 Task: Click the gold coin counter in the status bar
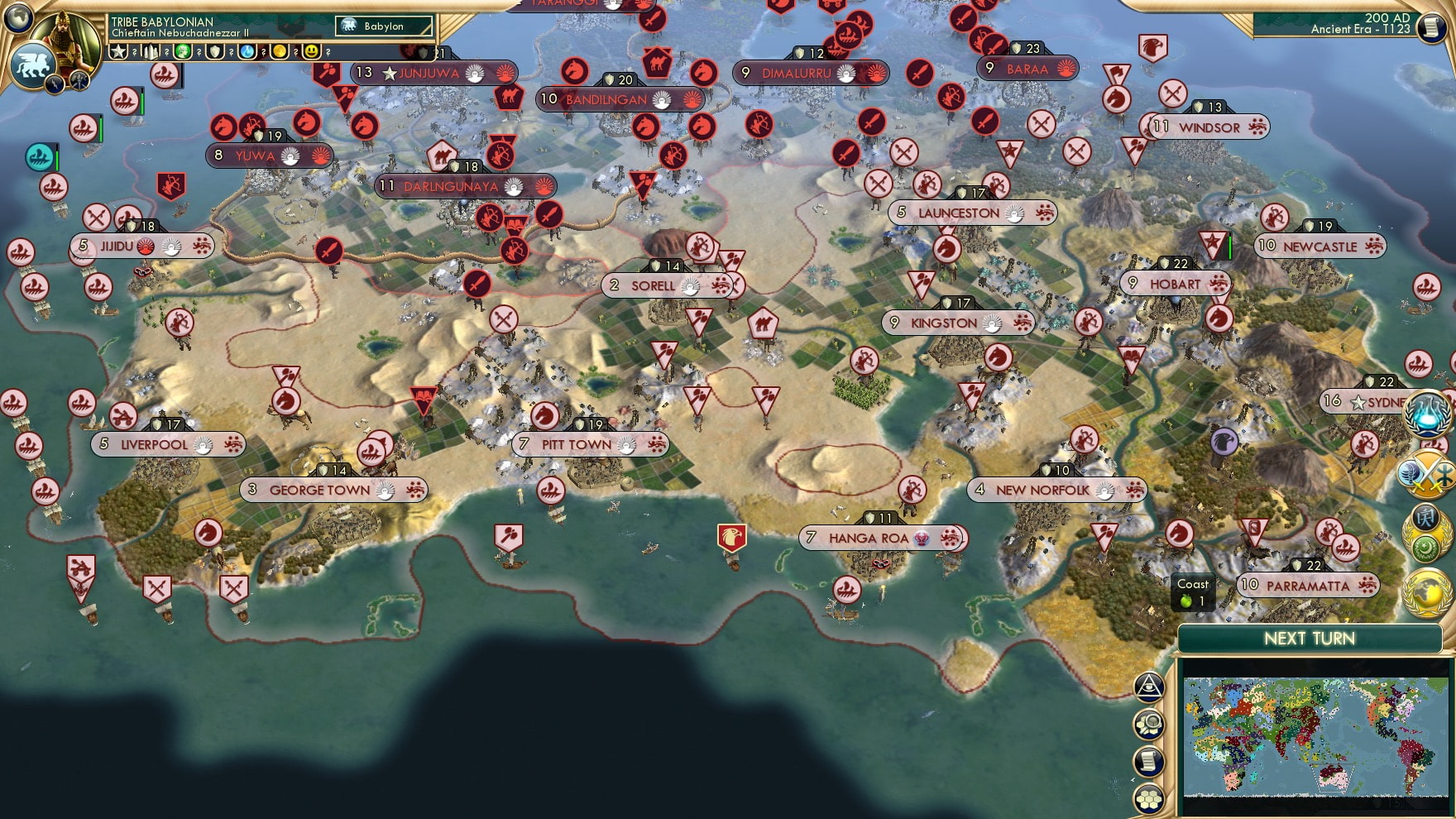279,51
